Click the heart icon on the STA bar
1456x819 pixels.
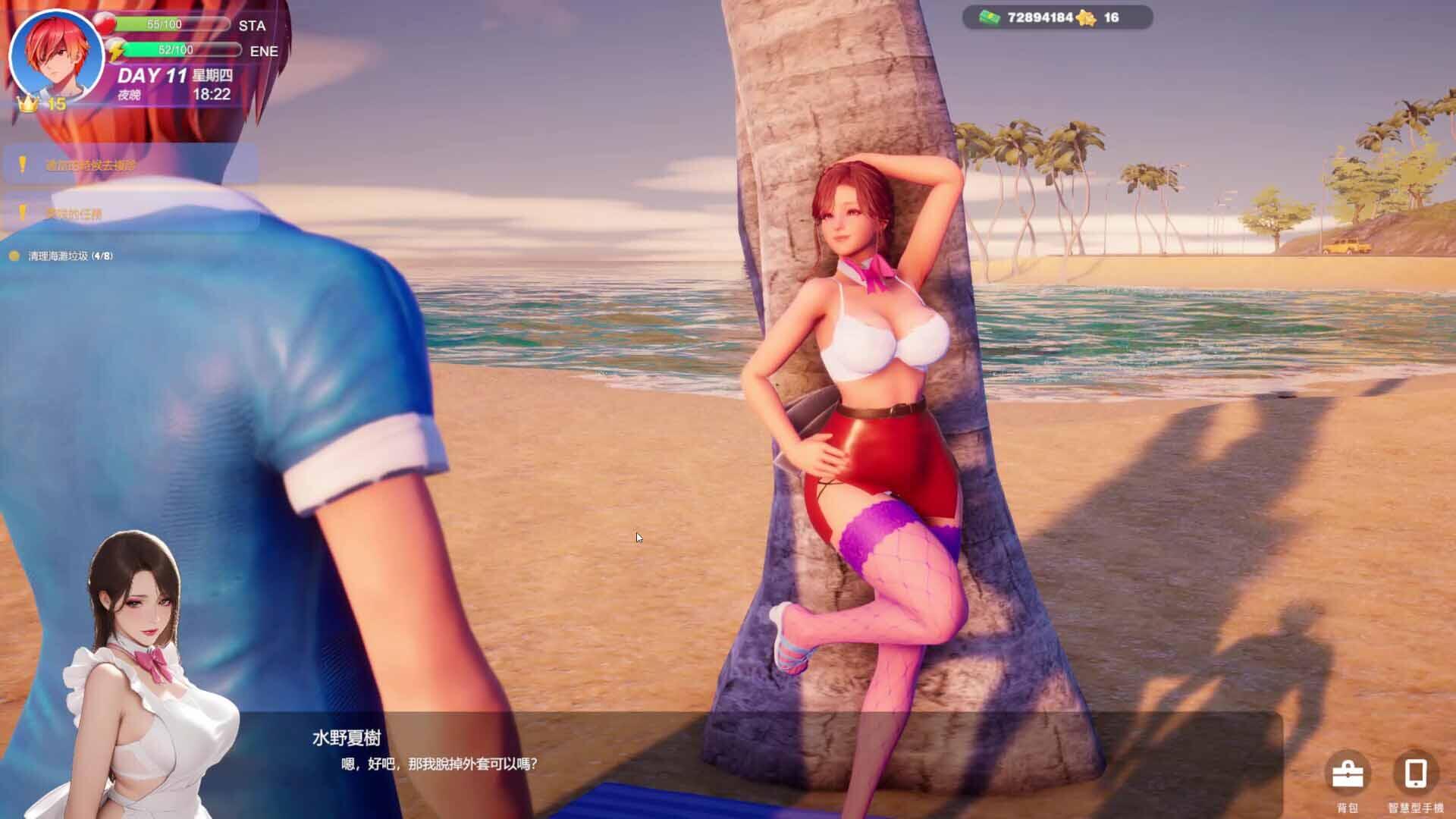(x=108, y=23)
